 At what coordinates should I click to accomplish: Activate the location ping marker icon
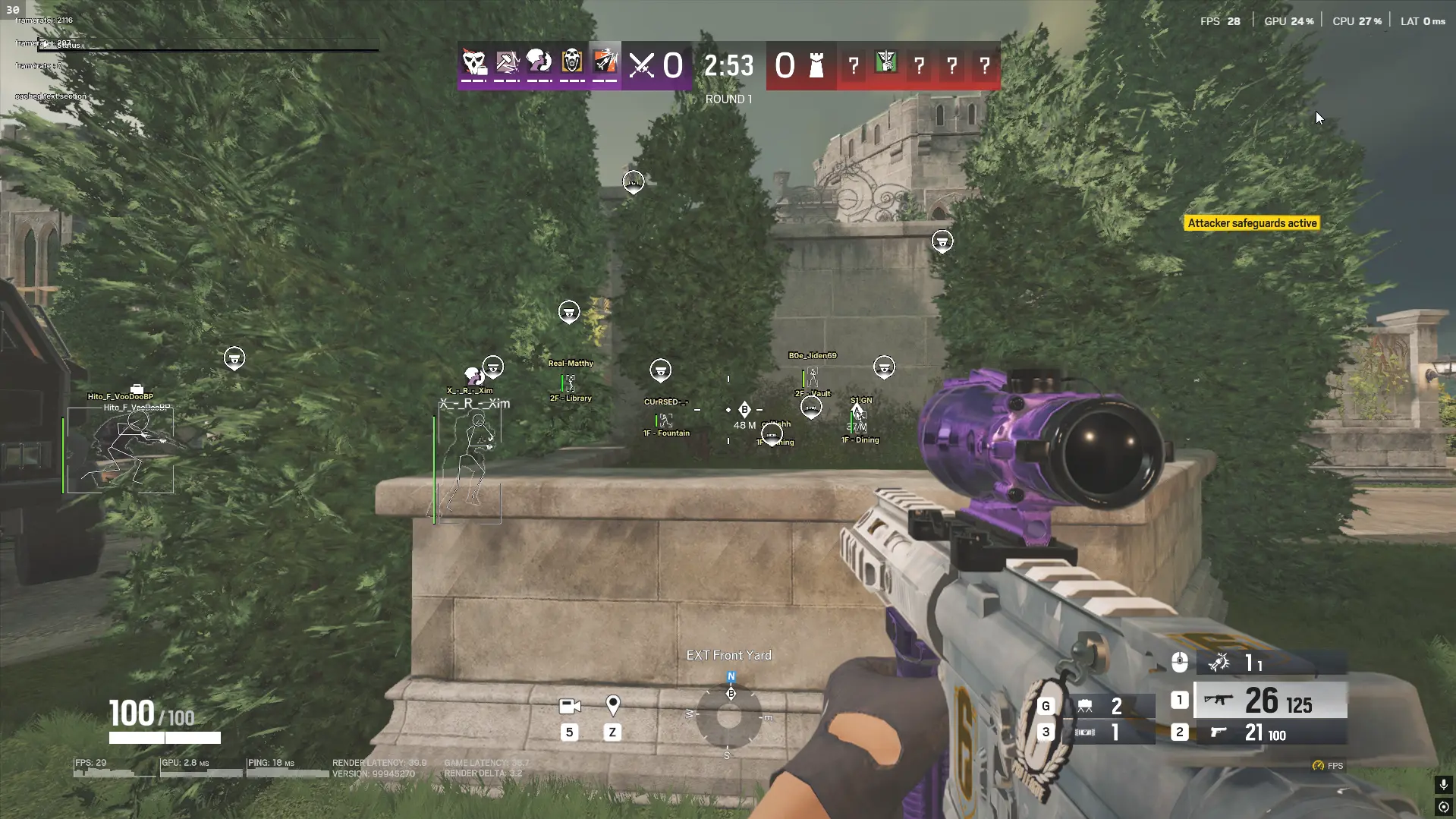point(613,706)
